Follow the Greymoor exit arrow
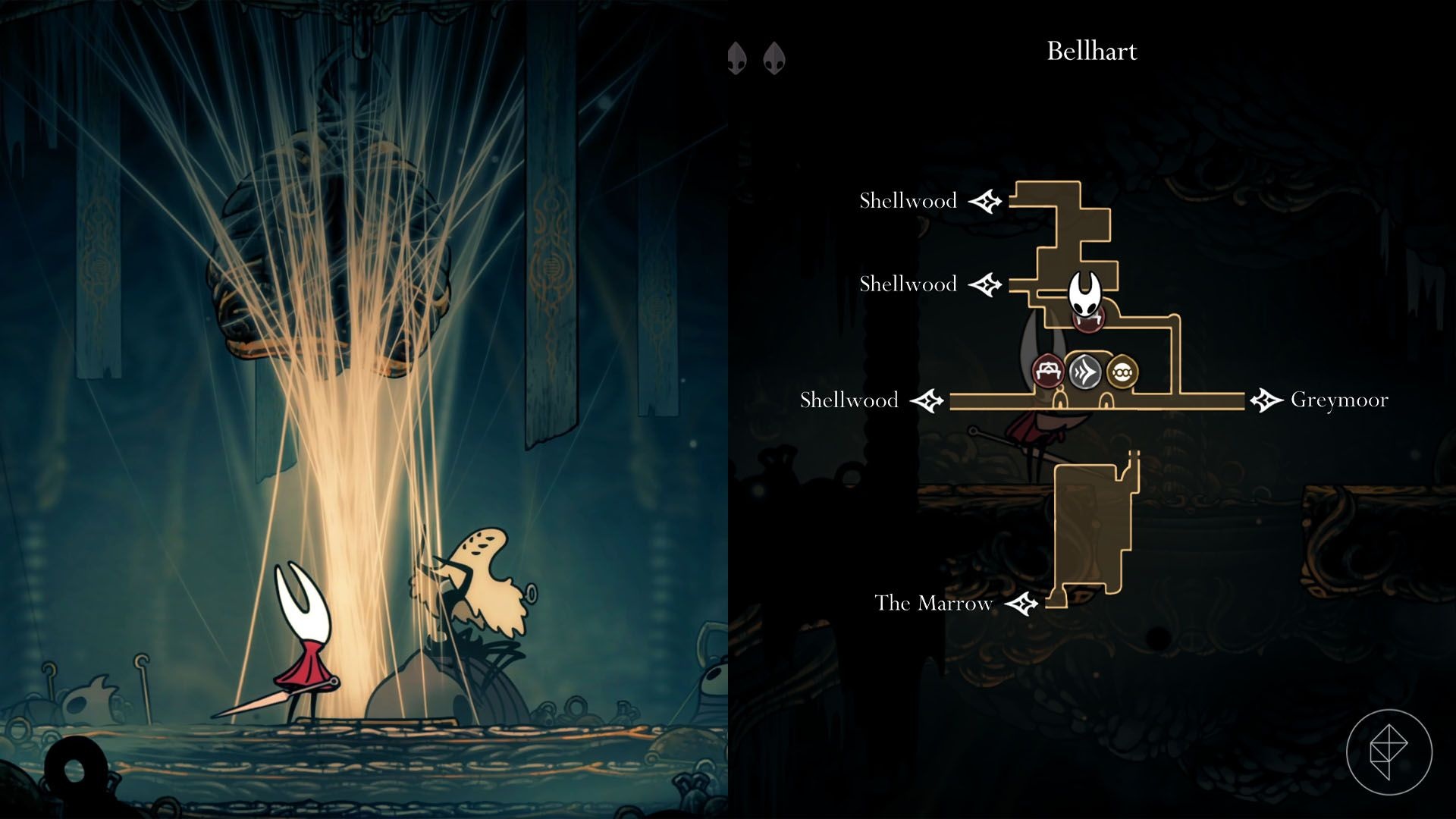 click(1266, 400)
